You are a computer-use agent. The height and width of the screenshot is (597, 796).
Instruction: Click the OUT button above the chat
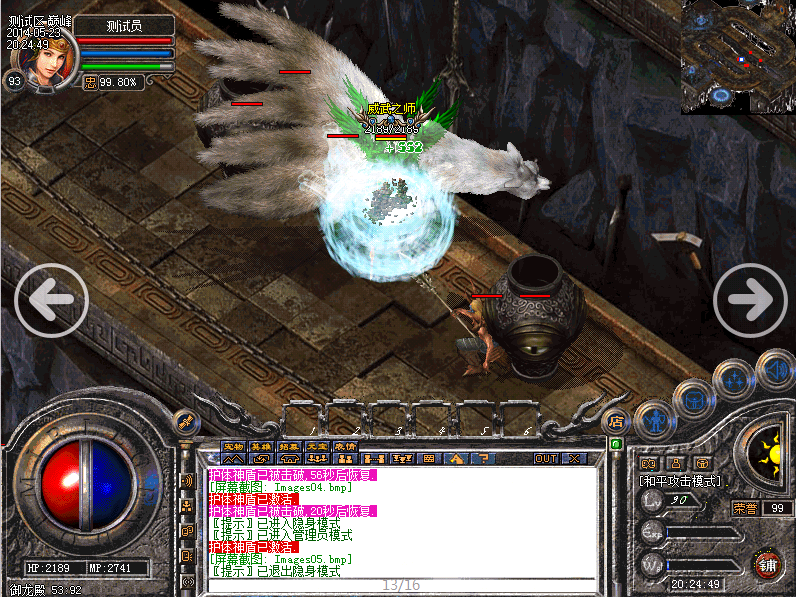pos(546,458)
